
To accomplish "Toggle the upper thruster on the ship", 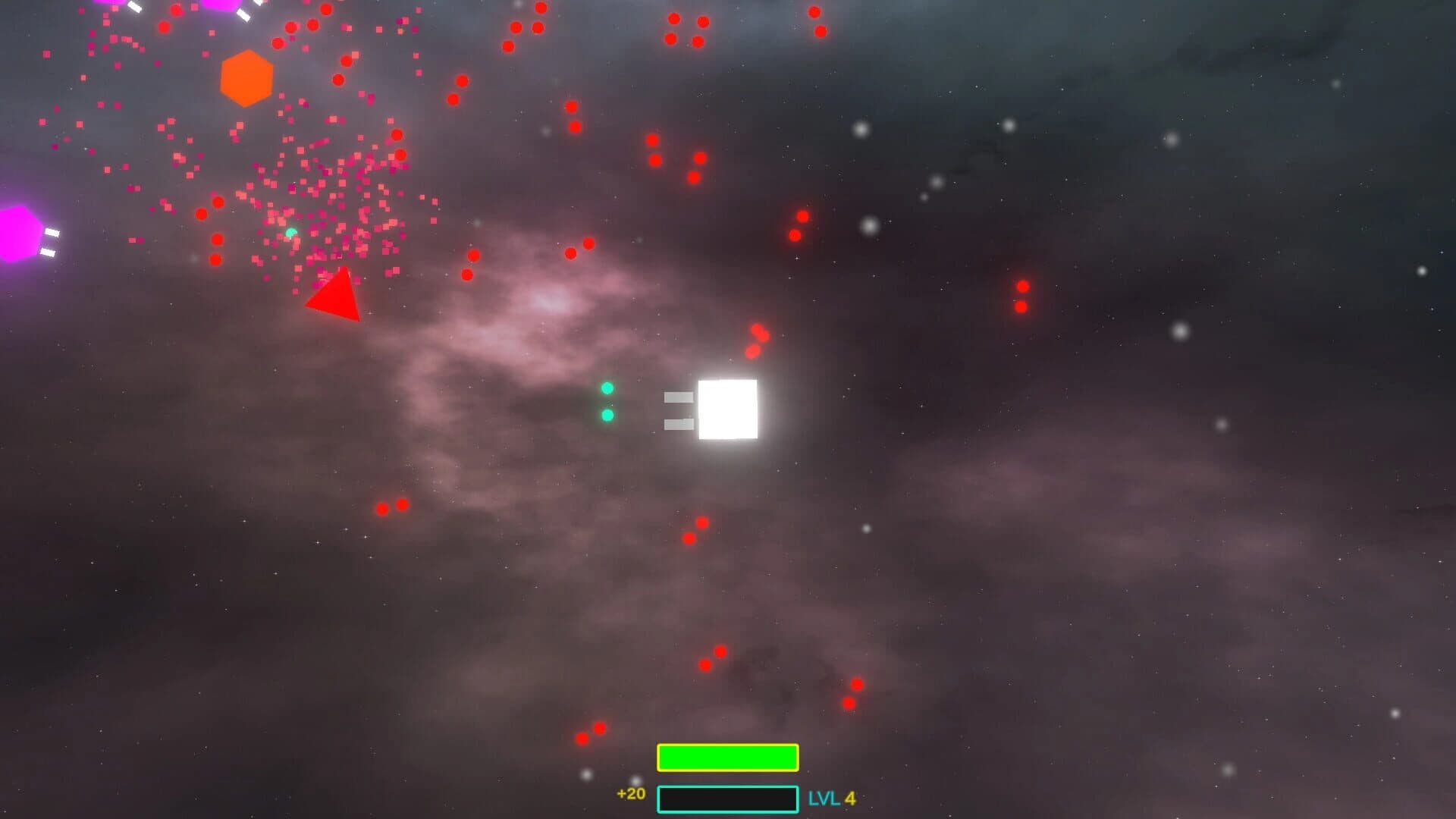I will click(677, 396).
